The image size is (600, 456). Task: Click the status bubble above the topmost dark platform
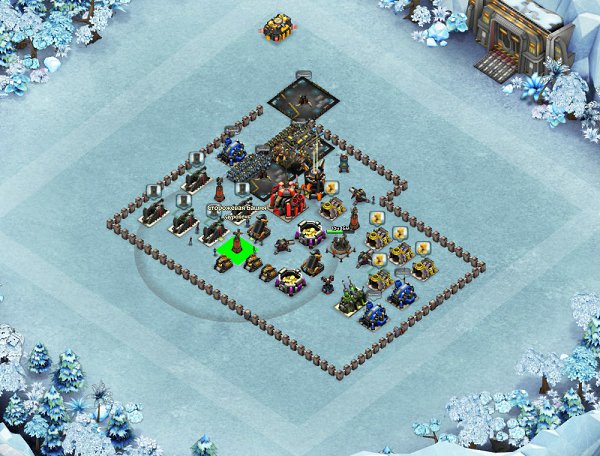303,74
